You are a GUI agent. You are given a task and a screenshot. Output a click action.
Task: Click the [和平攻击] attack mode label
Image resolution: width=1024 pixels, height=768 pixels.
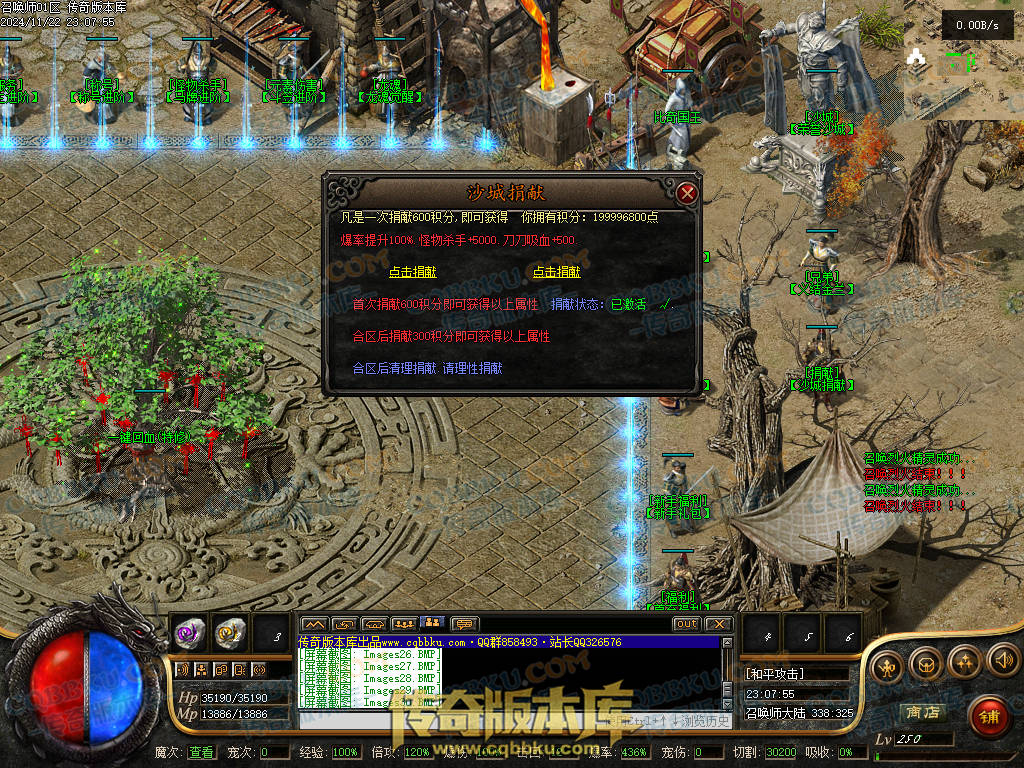pyautogui.click(x=775, y=673)
